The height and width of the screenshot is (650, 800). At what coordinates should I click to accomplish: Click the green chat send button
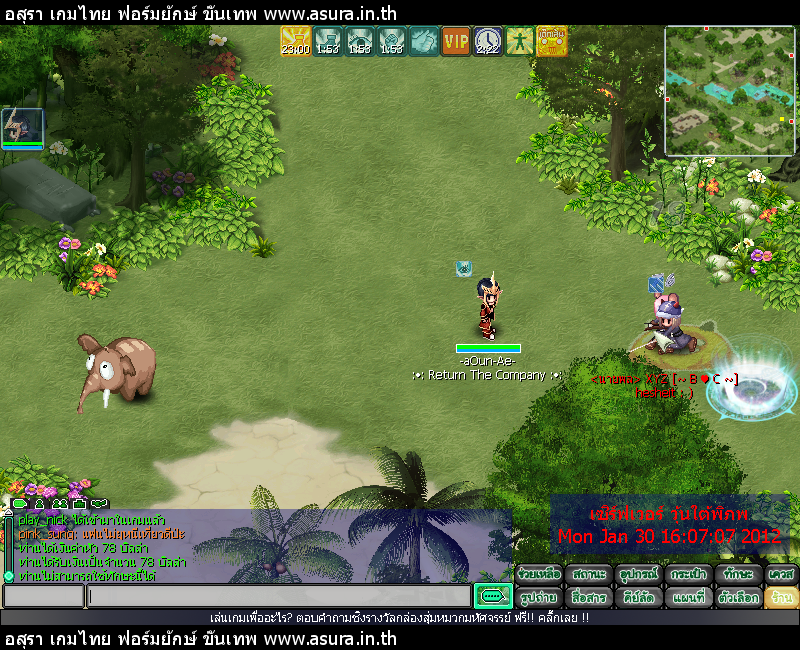tap(492, 597)
